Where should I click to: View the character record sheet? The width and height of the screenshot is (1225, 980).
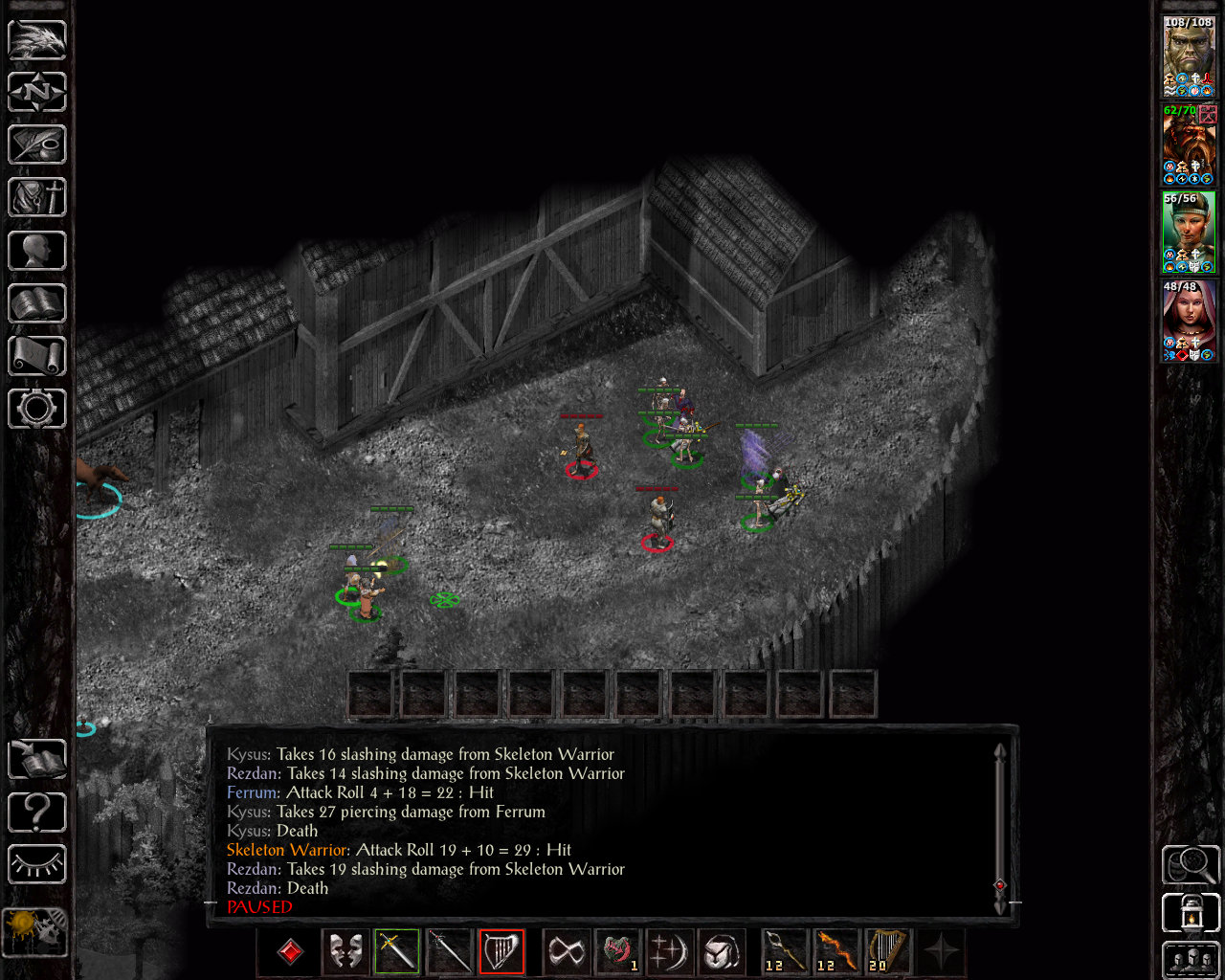[36, 250]
